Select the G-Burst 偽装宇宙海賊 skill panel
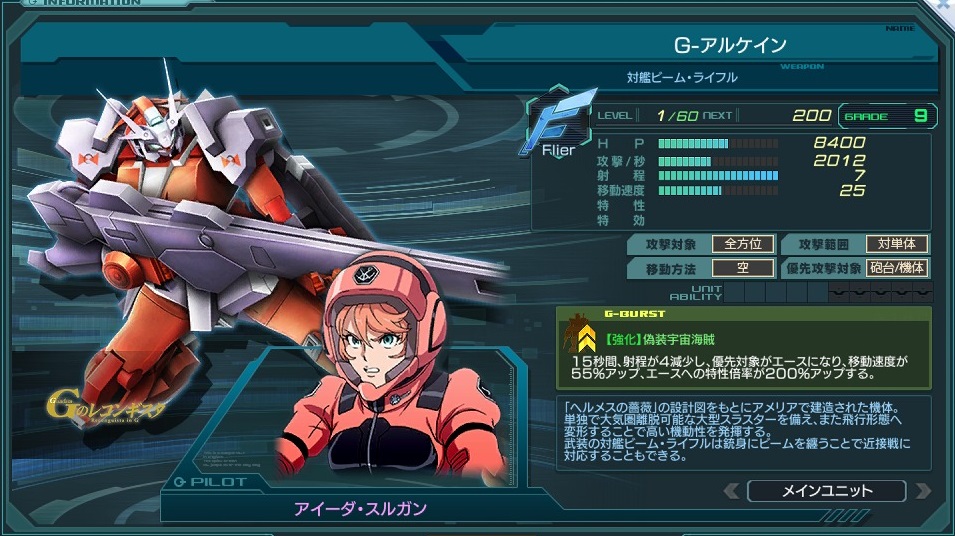Image resolution: width=955 pixels, height=536 pixels. [743, 347]
